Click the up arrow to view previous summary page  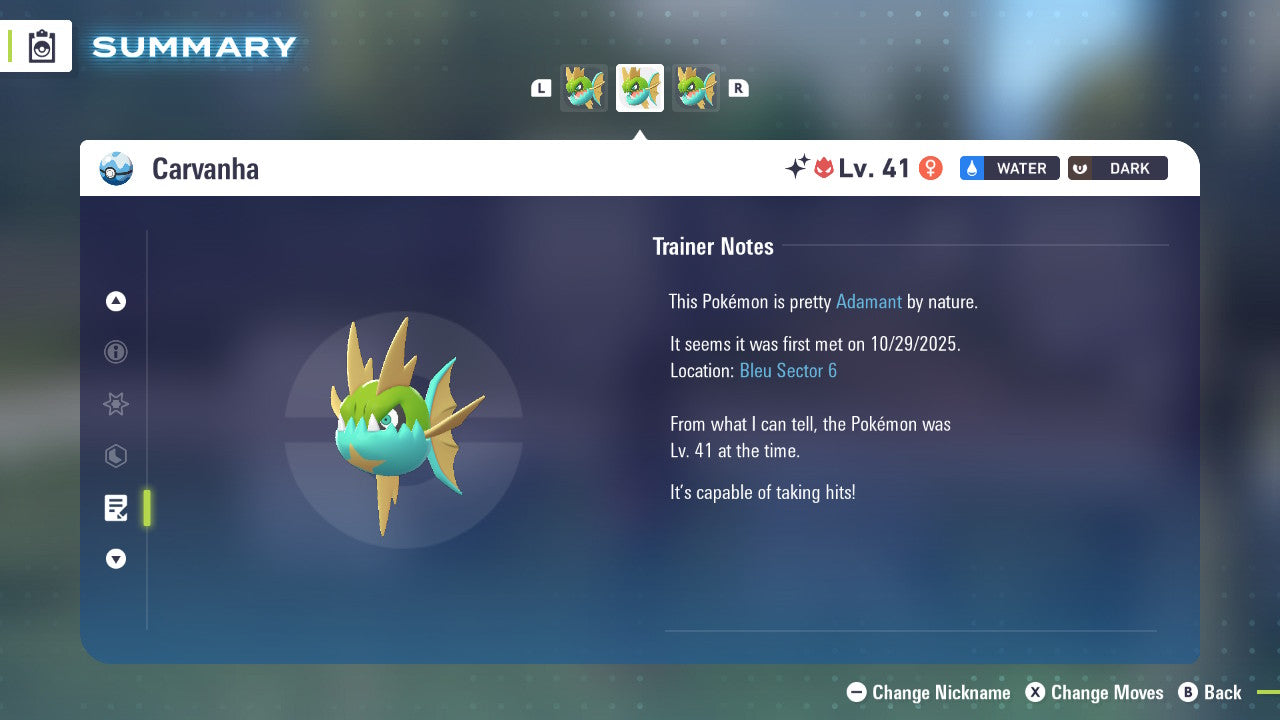[115, 301]
